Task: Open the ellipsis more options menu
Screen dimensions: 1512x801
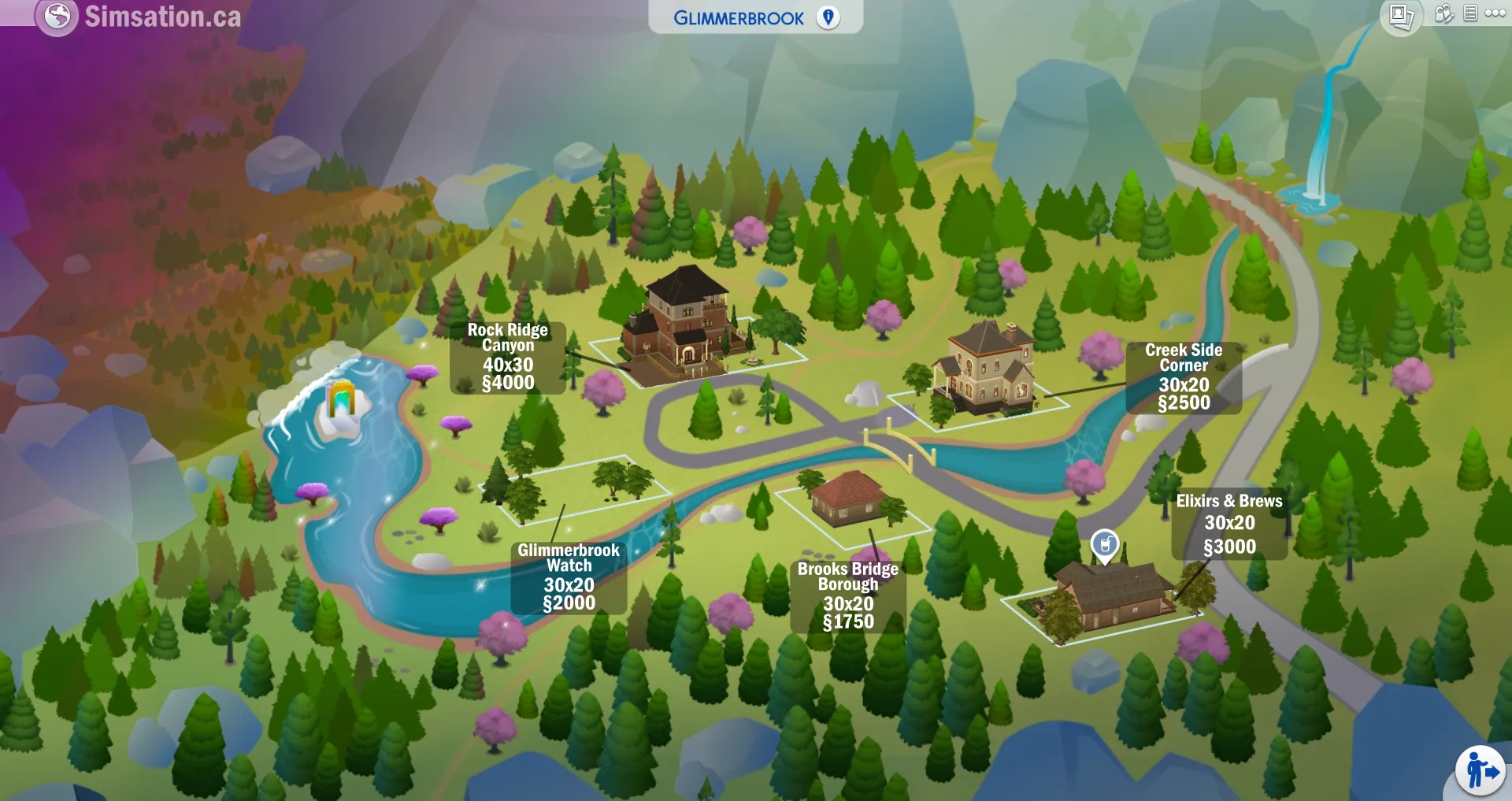Action: (1495, 13)
